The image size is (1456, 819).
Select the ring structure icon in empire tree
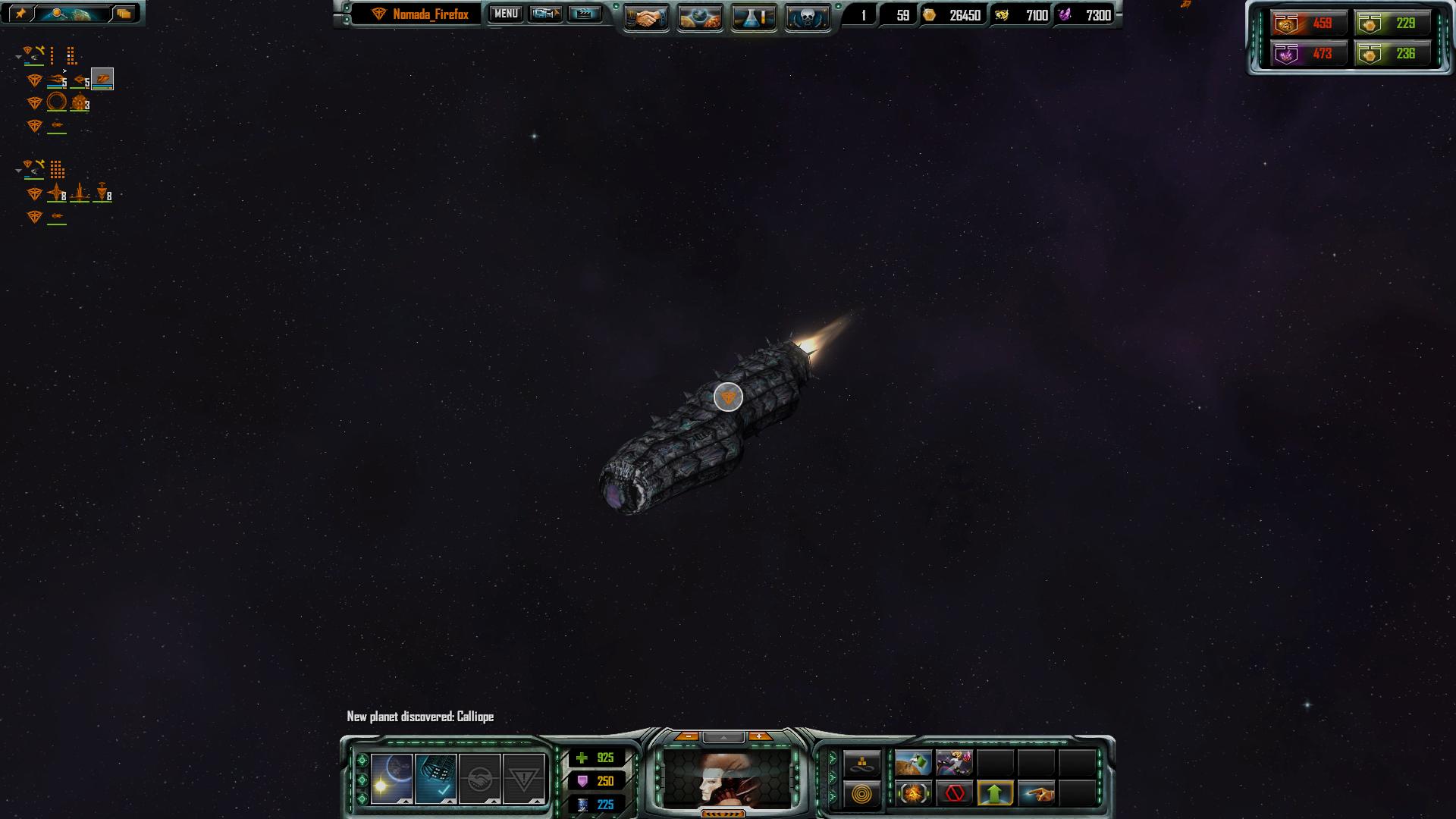(x=57, y=102)
